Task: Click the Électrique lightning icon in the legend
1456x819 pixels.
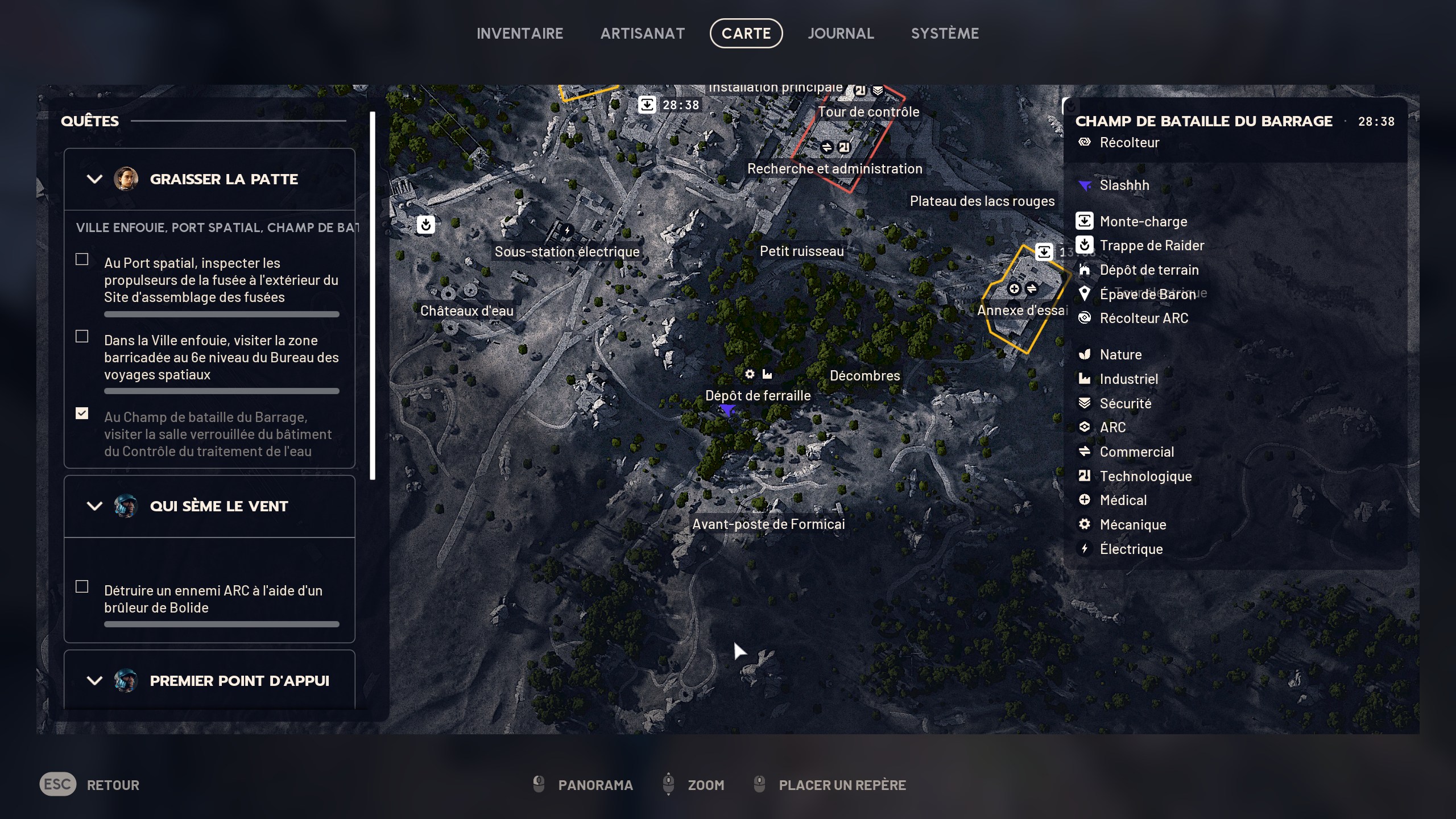Action: point(1084,548)
